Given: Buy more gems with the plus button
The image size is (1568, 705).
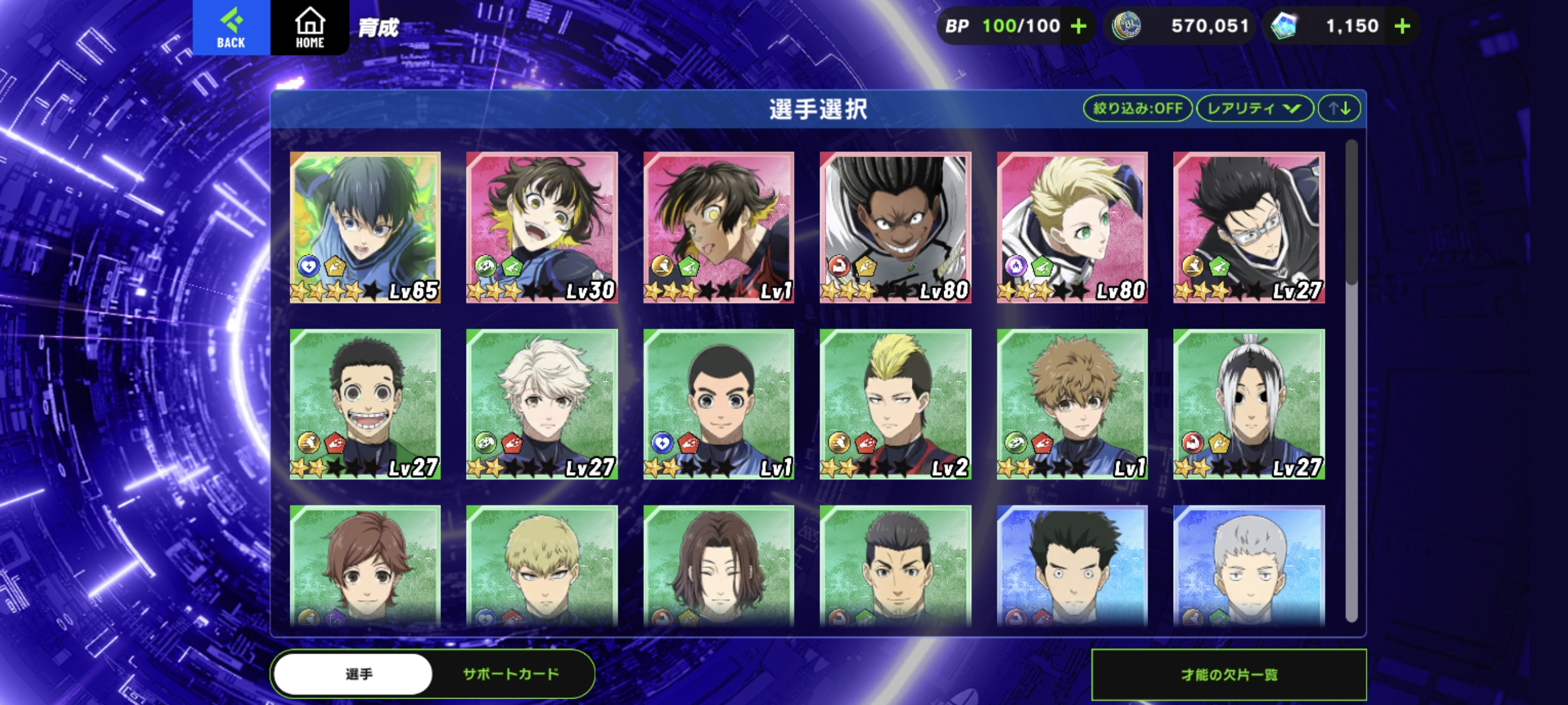Looking at the screenshot, I should tap(1402, 26).
